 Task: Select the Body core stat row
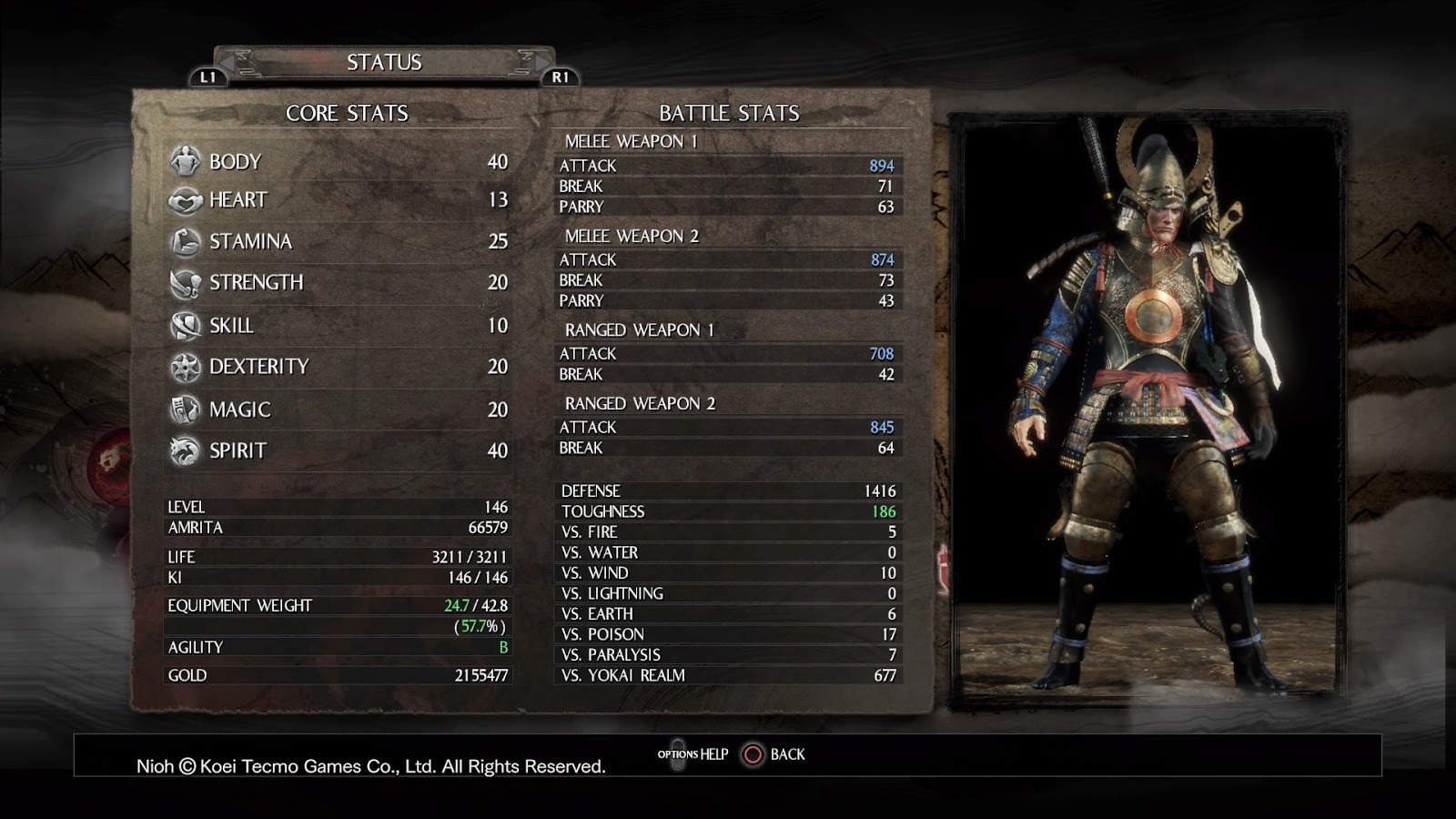[x=338, y=162]
